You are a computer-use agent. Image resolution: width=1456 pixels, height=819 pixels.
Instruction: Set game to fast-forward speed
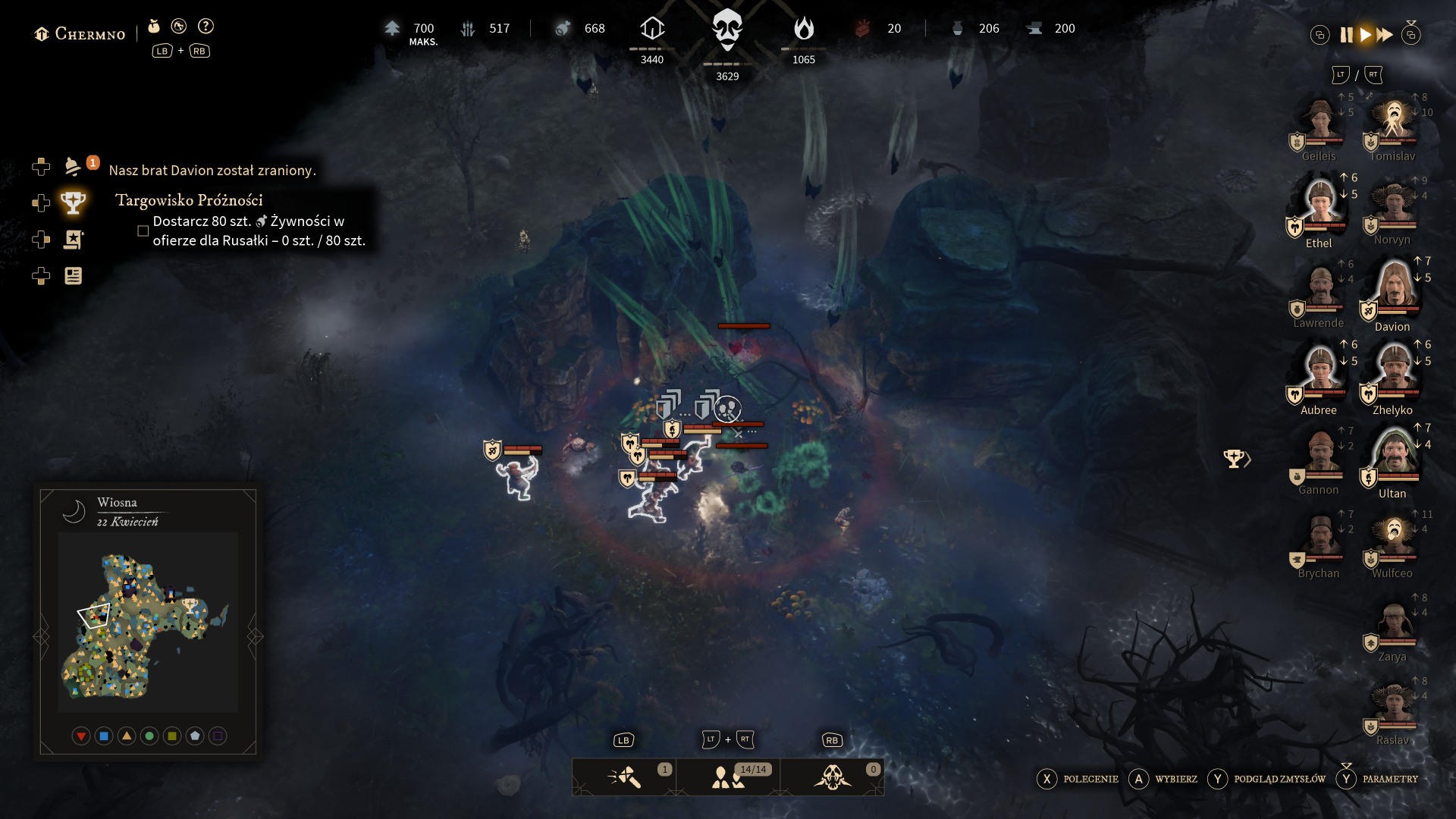coord(1385,35)
